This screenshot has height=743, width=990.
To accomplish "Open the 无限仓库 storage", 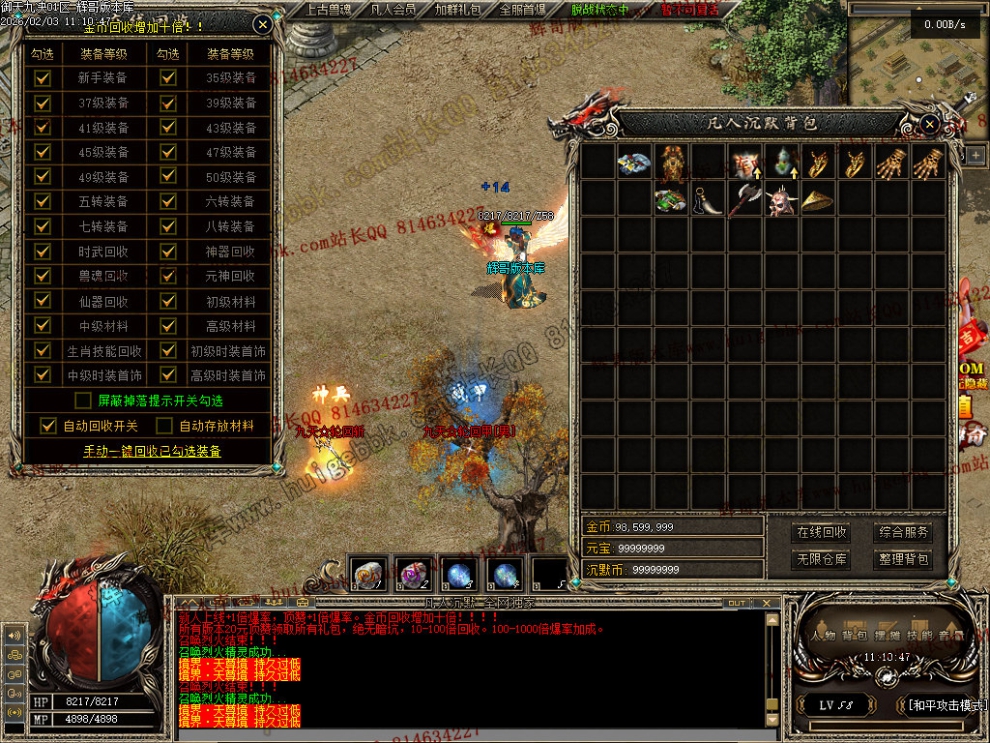I will 821,560.
